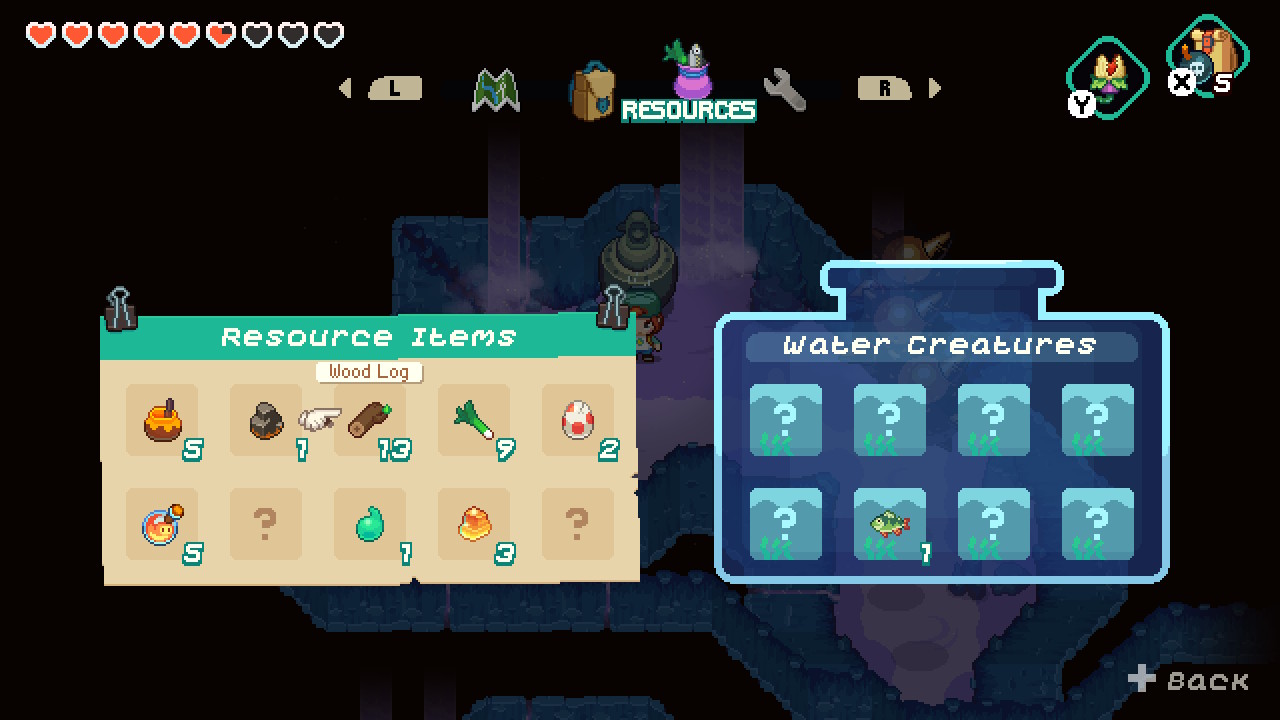The image size is (1280, 720).
Task: Select the Resources tab icon
Action: (689, 72)
